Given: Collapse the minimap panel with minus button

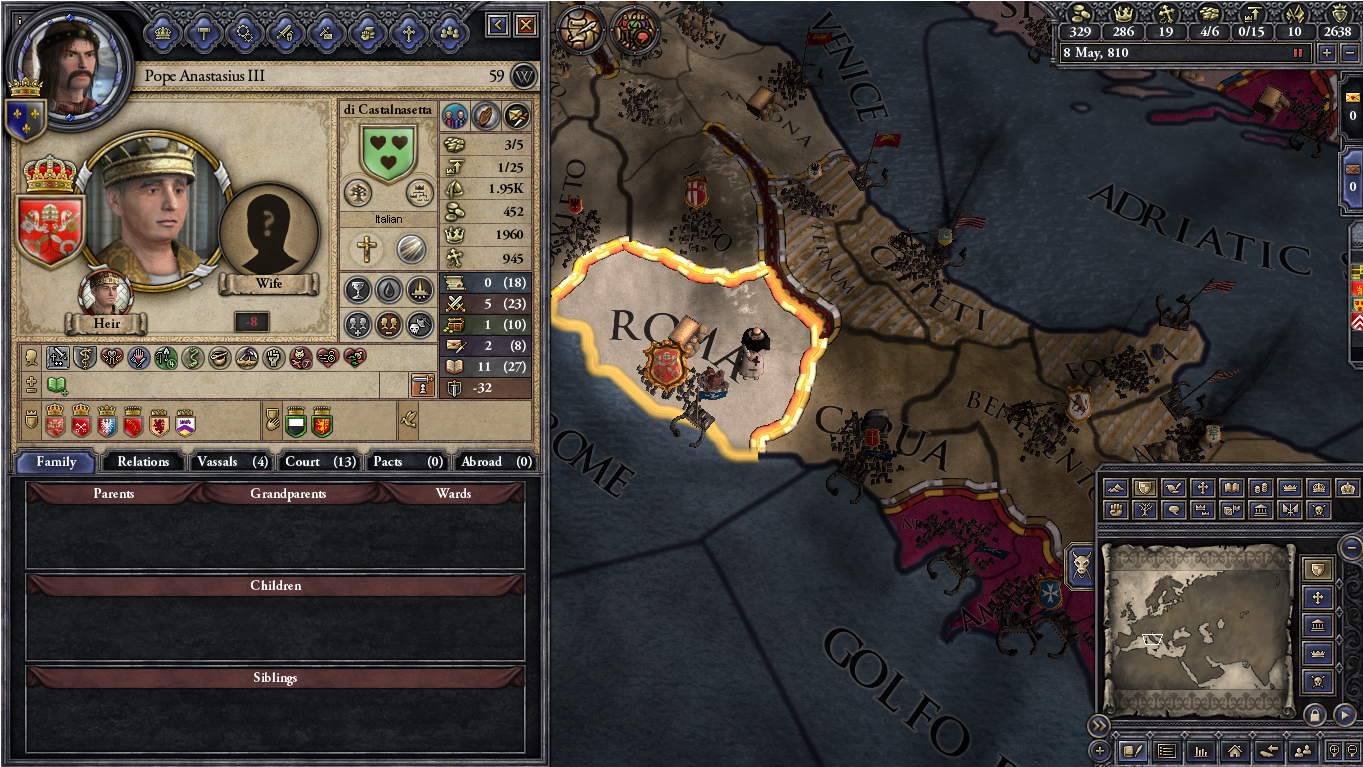Looking at the screenshot, I should pyautogui.click(x=1349, y=548).
